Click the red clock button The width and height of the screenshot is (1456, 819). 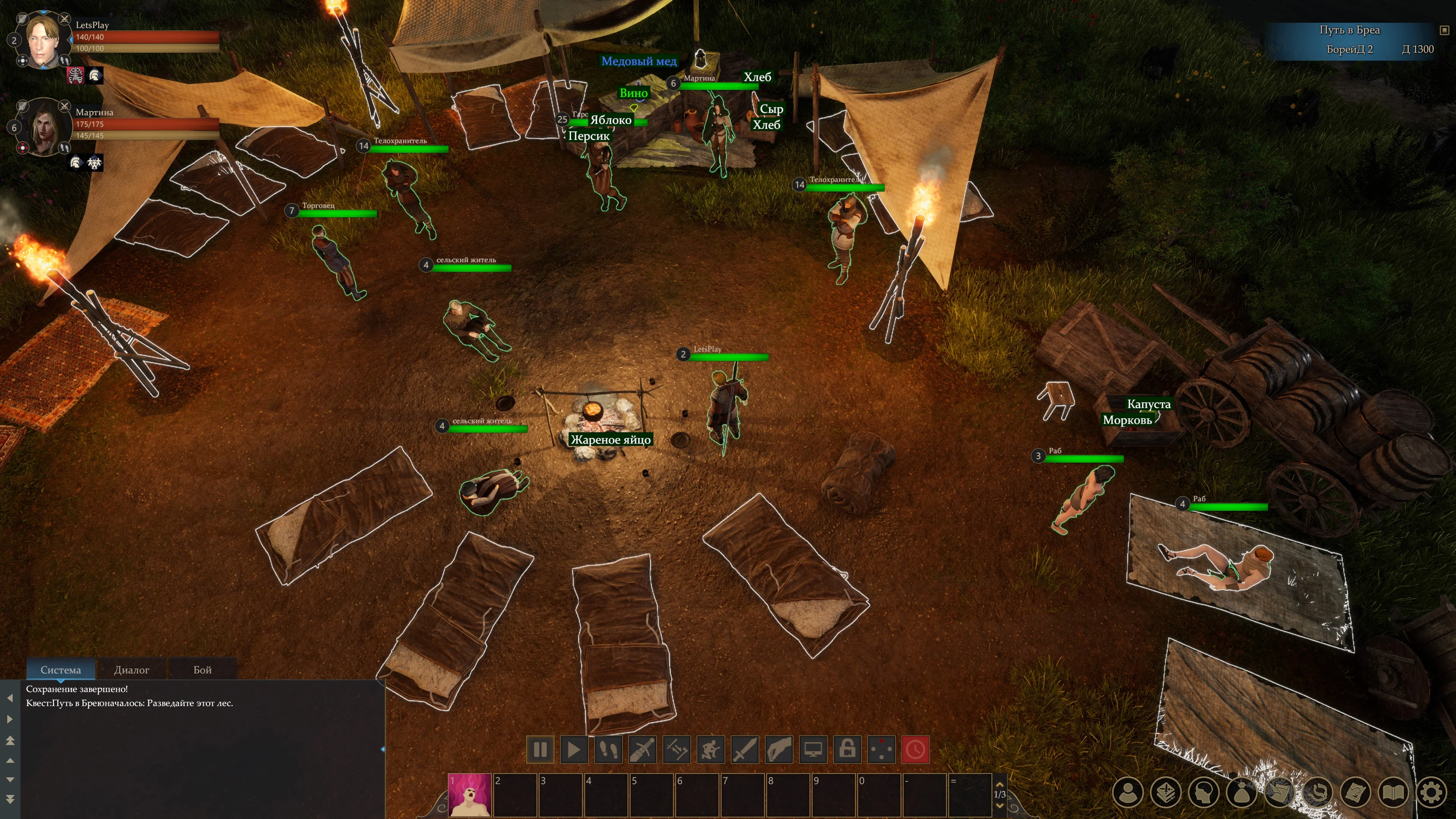tap(916, 750)
